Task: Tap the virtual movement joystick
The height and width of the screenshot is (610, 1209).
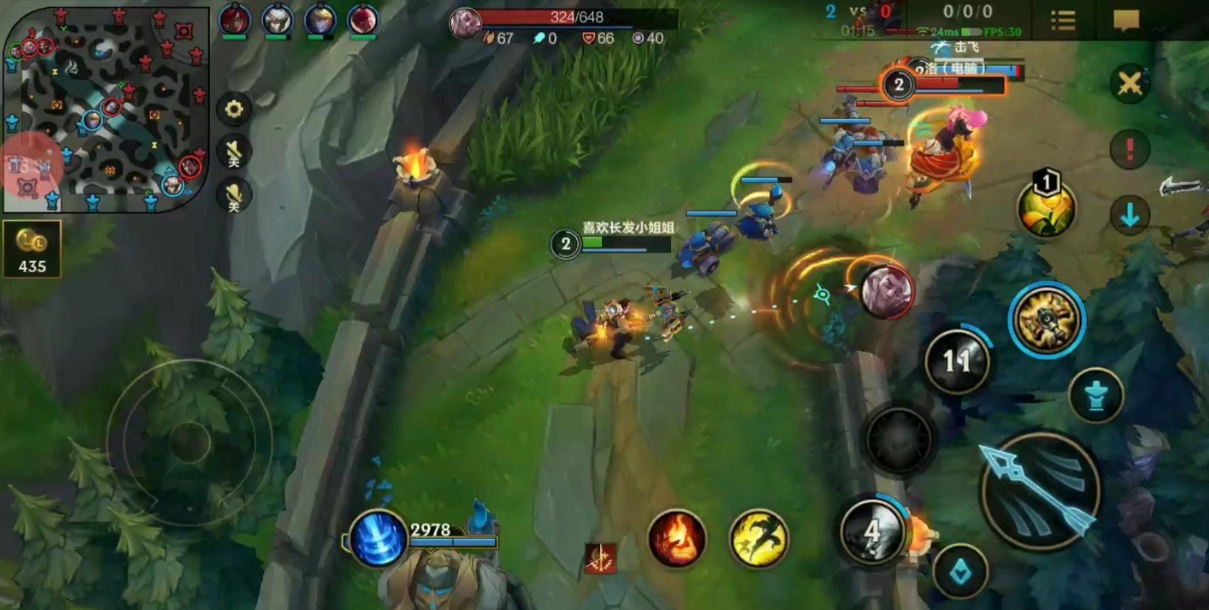Action: [189, 441]
